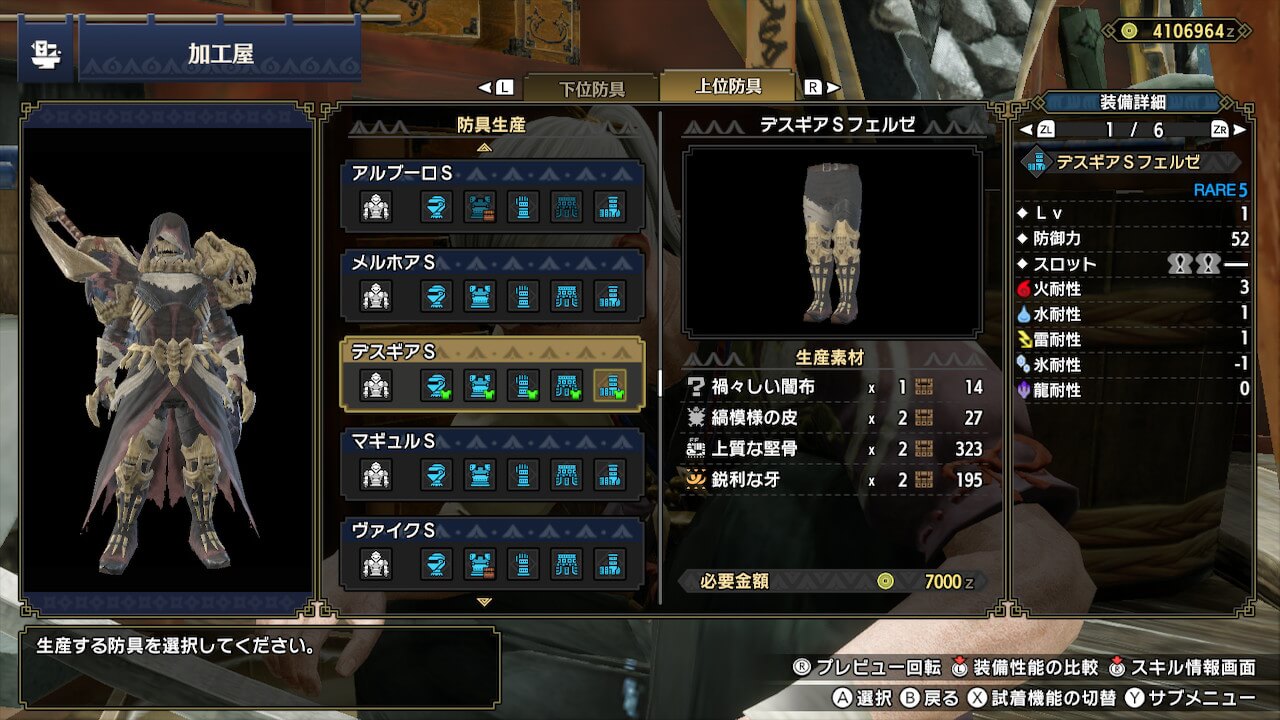Choose the デスギアS chest armor icon
Image resolution: width=1280 pixels, height=720 pixels.
[x=480, y=385]
